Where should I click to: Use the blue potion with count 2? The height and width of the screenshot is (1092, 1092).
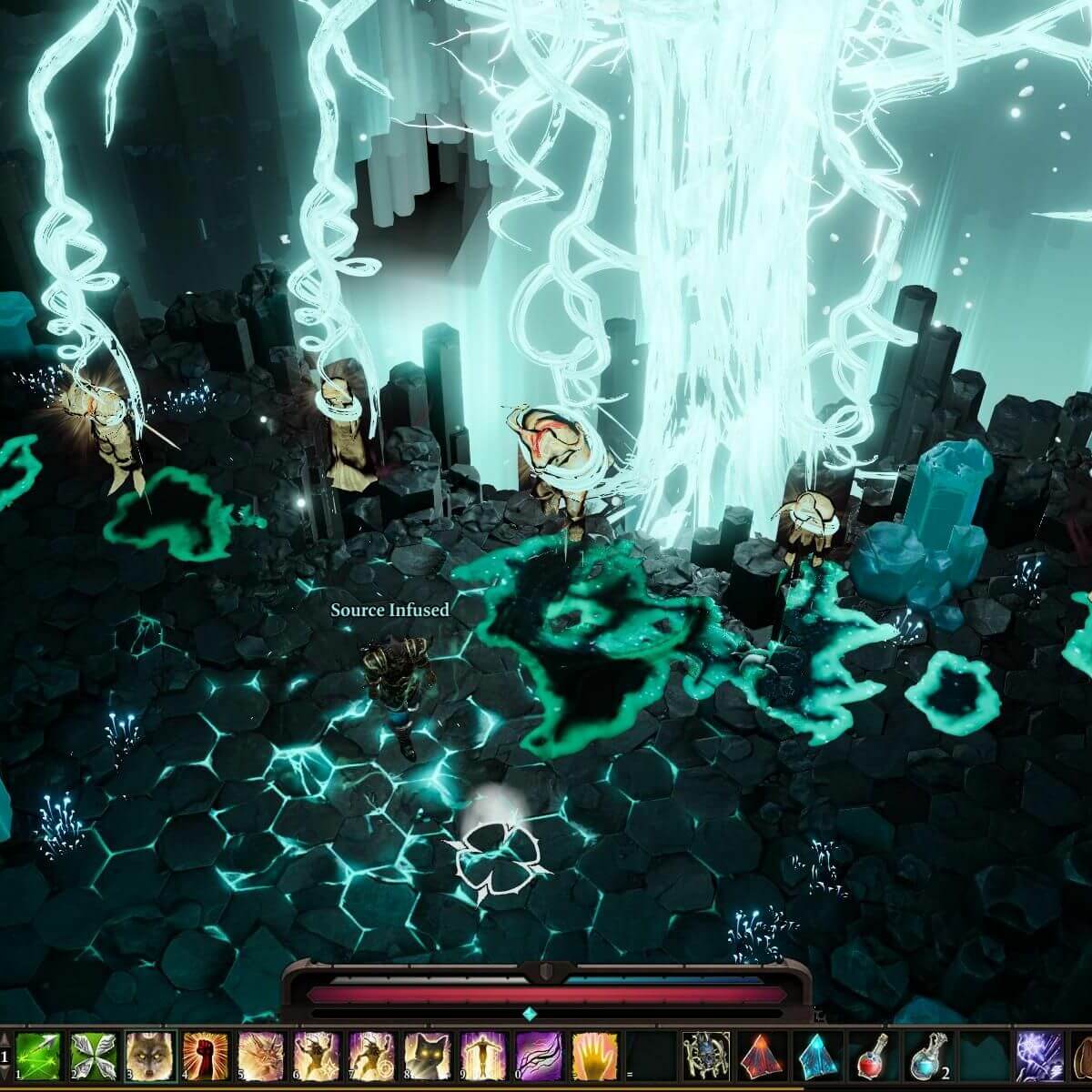point(928,1056)
